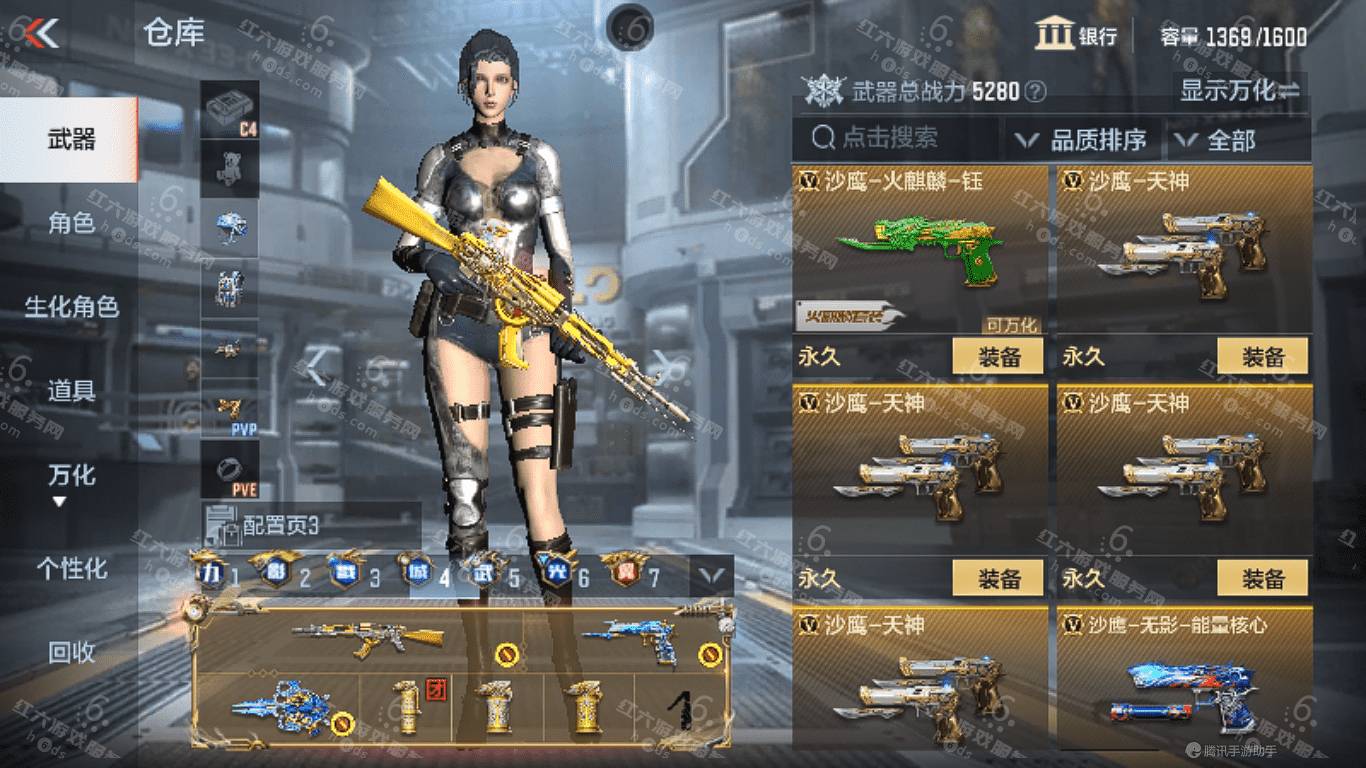Click the 点击搜索 search field
Screen dimensions: 1366x768
click(x=895, y=138)
